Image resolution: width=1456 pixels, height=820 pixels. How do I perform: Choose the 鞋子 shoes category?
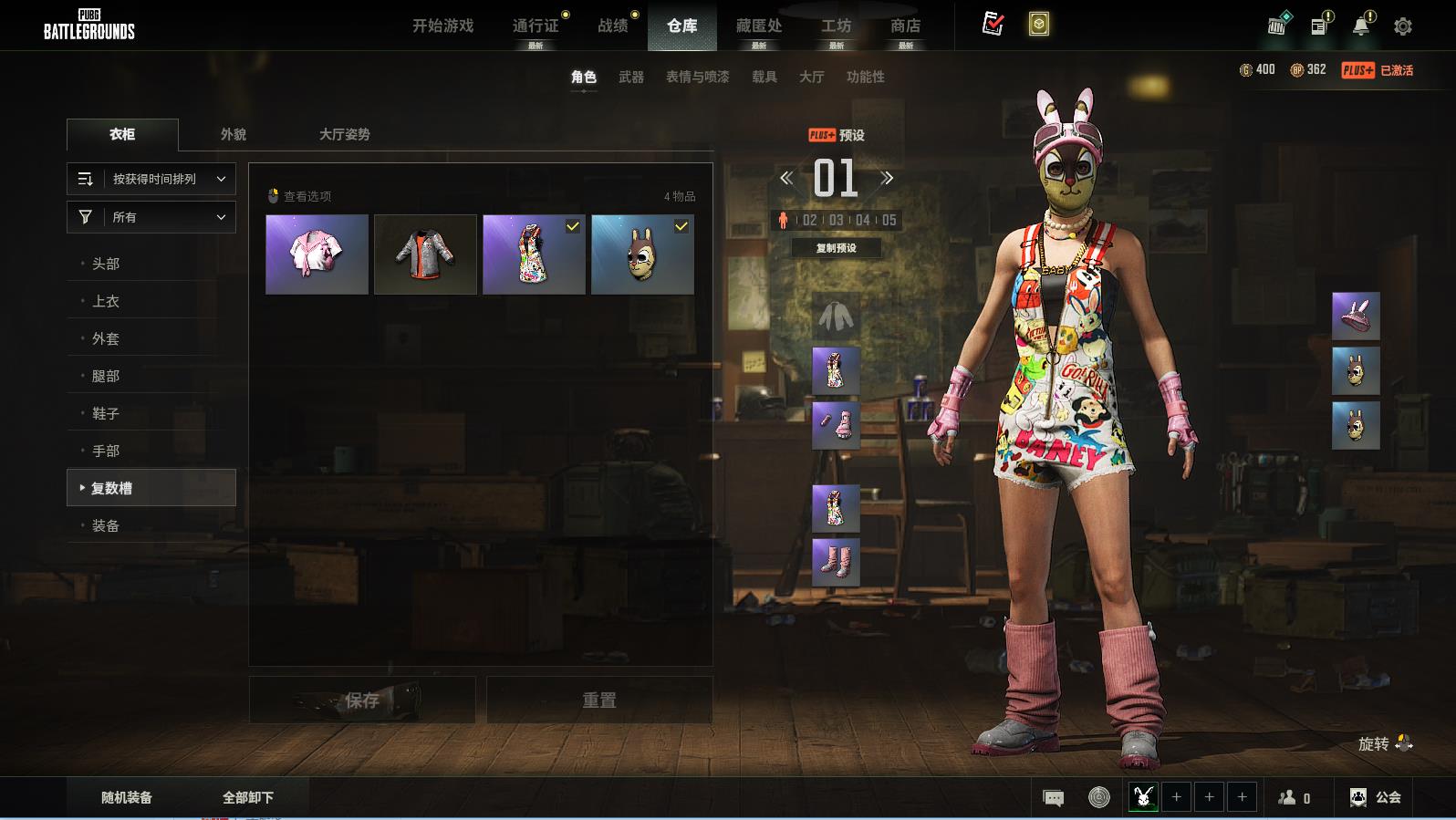click(106, 413)
